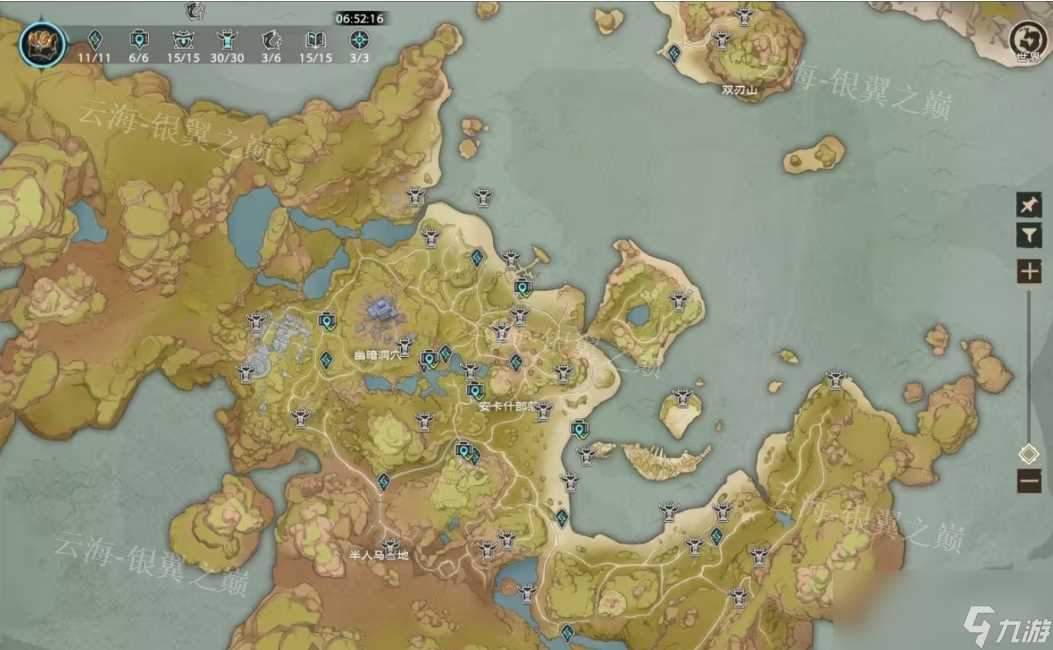This screenshot has height=650, width=1053.
Task: Select the tower icon showing 30/30
Action: click(227, 41)
